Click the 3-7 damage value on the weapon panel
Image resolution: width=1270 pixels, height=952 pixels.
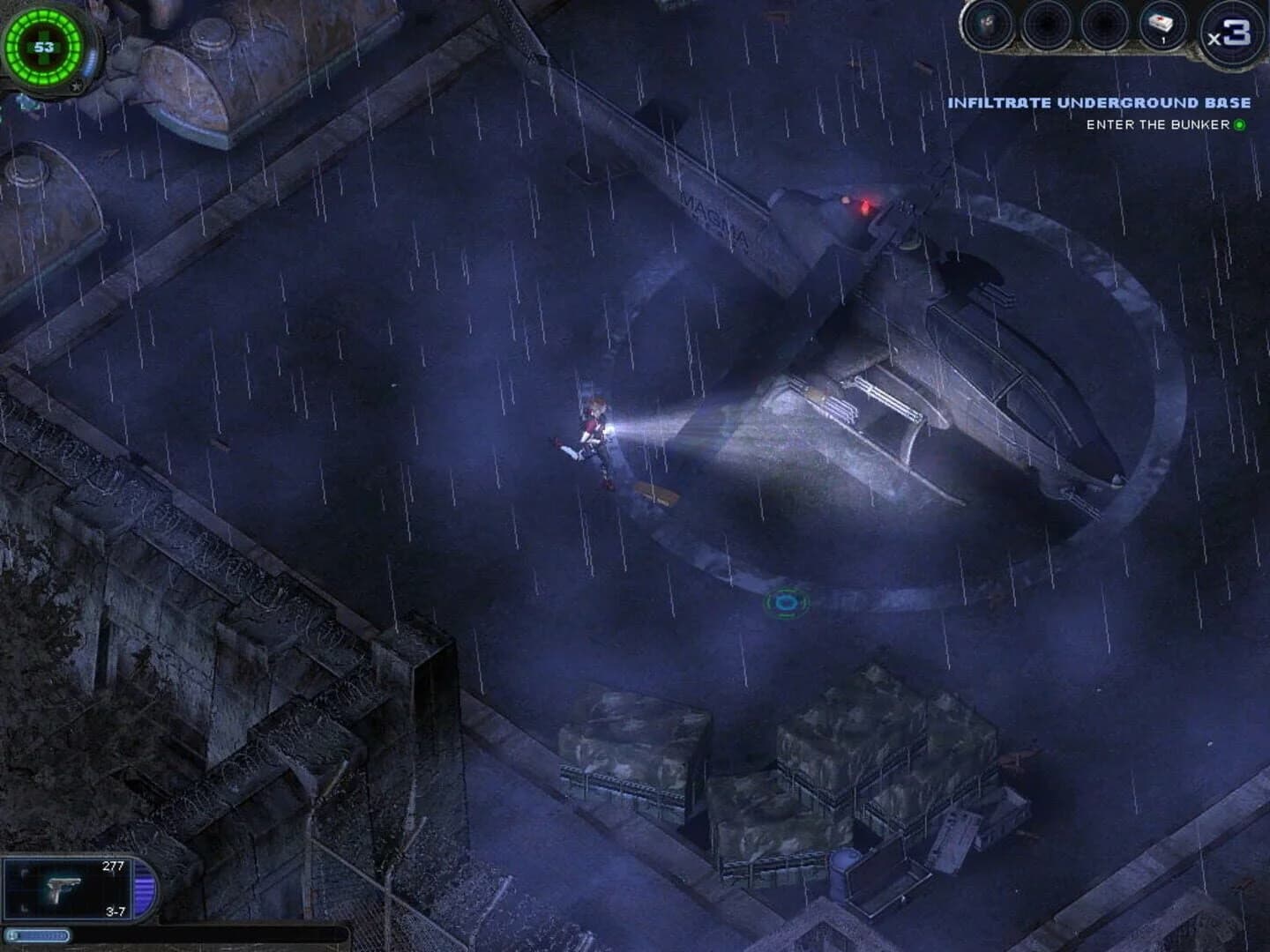click(x=115, y=914)
